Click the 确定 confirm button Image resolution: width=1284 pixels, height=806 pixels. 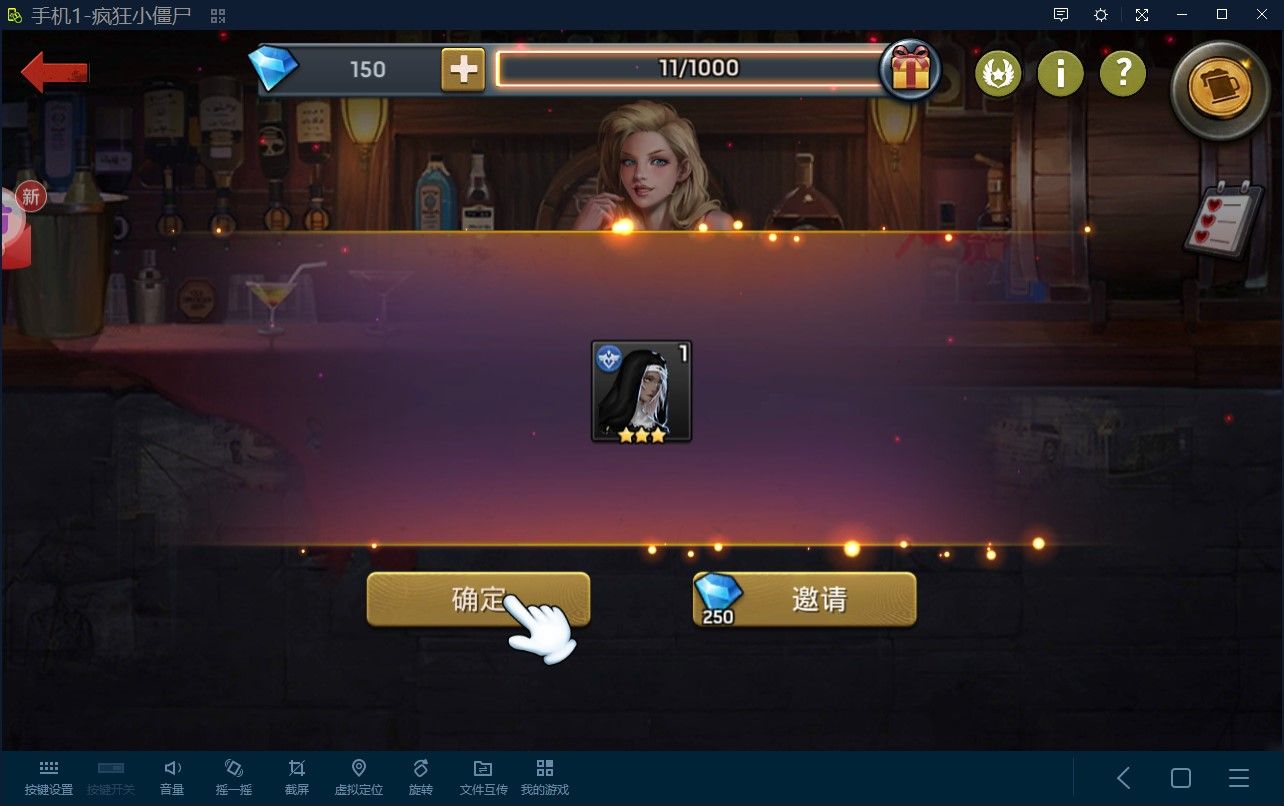pos(477,599)
